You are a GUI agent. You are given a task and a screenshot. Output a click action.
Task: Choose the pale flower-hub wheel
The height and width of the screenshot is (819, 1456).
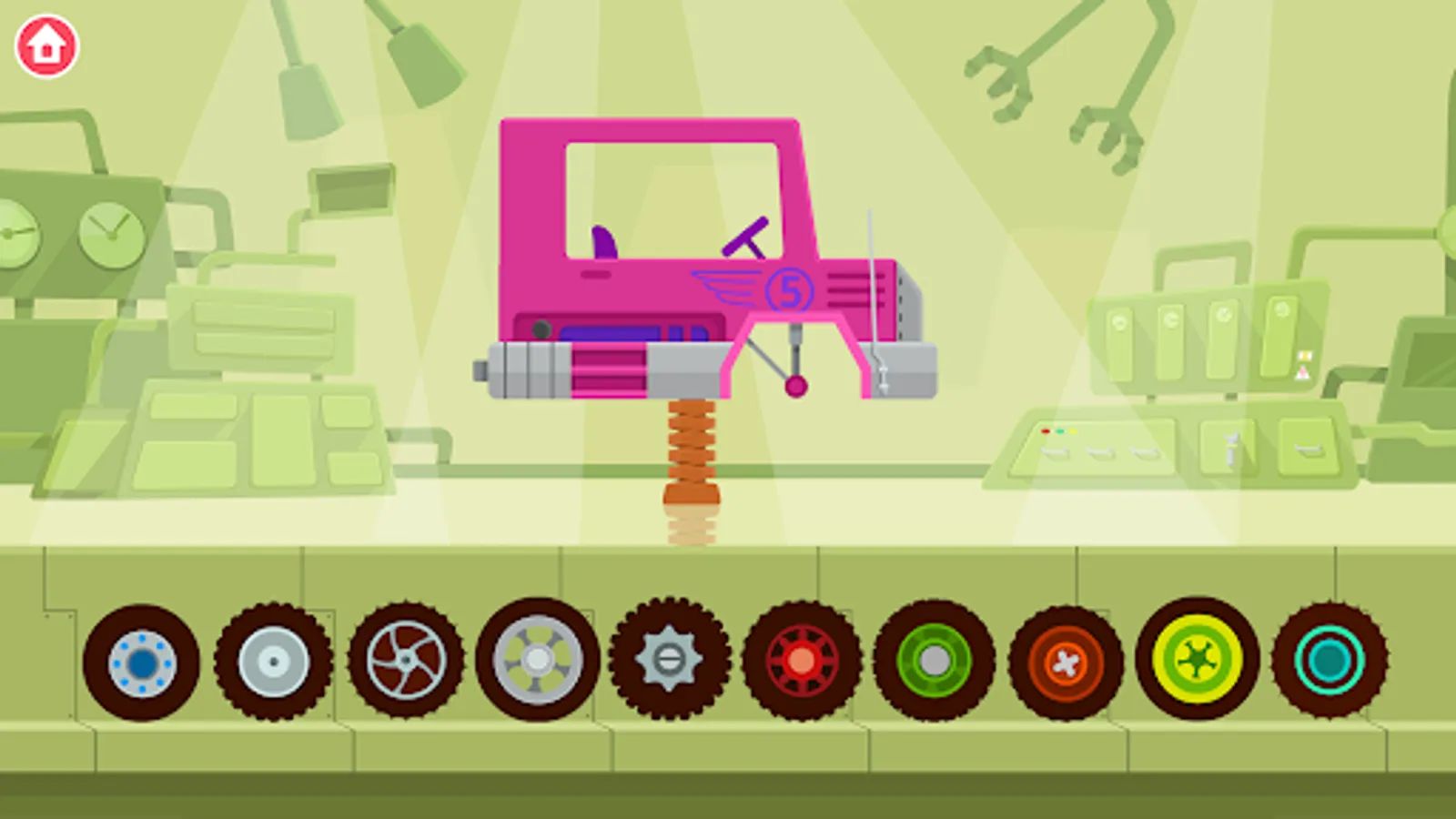(536, 660)
